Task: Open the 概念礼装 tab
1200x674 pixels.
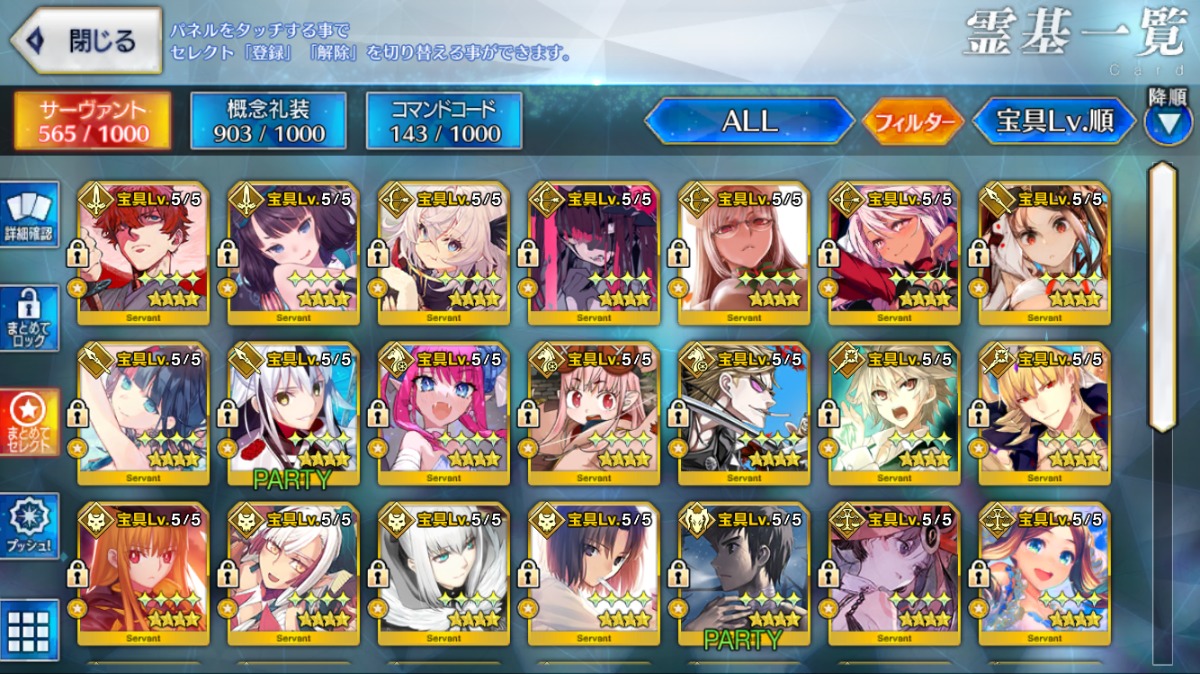Action: coord(267,121)
